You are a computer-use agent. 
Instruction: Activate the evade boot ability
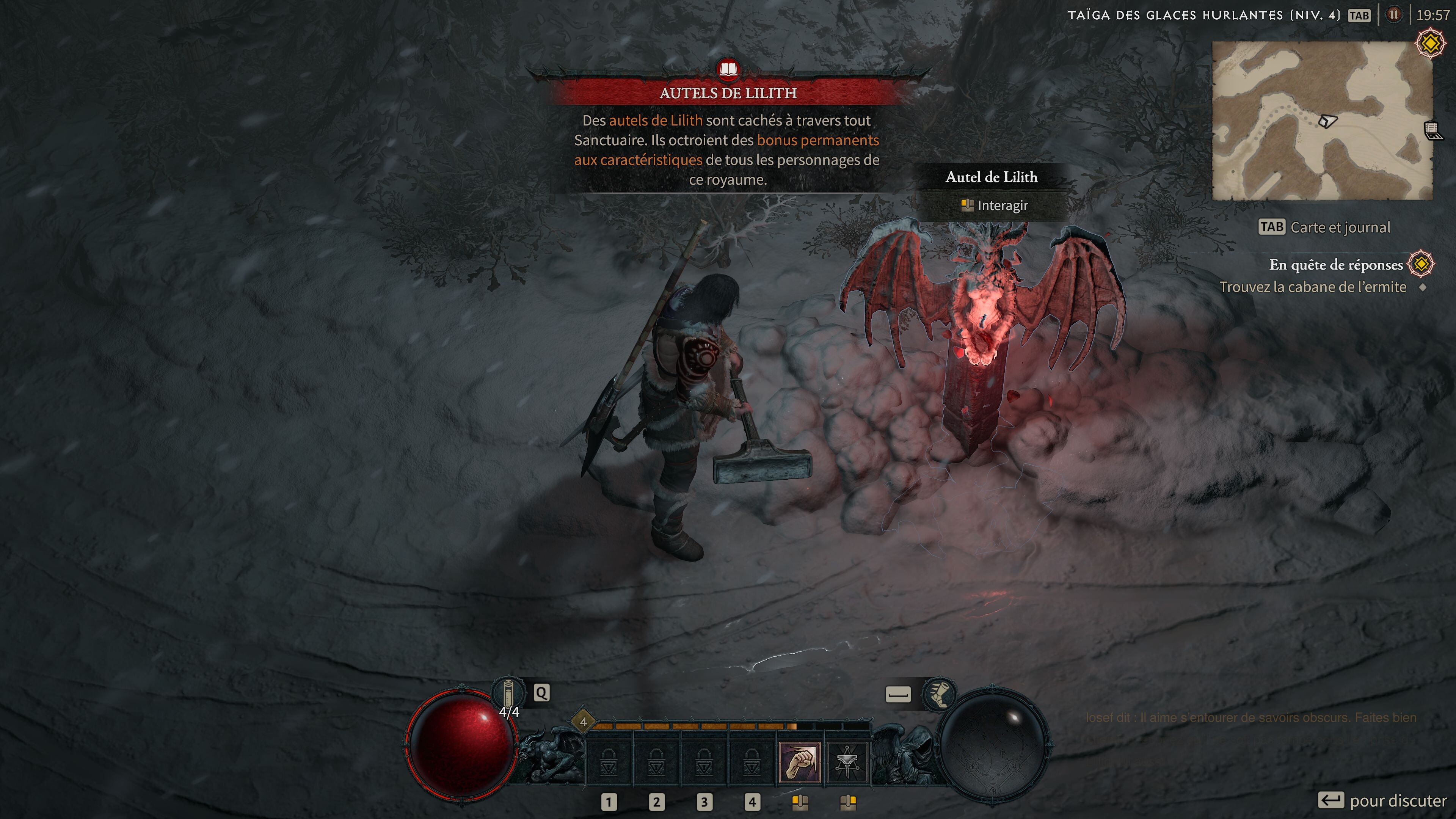(938, 693)
